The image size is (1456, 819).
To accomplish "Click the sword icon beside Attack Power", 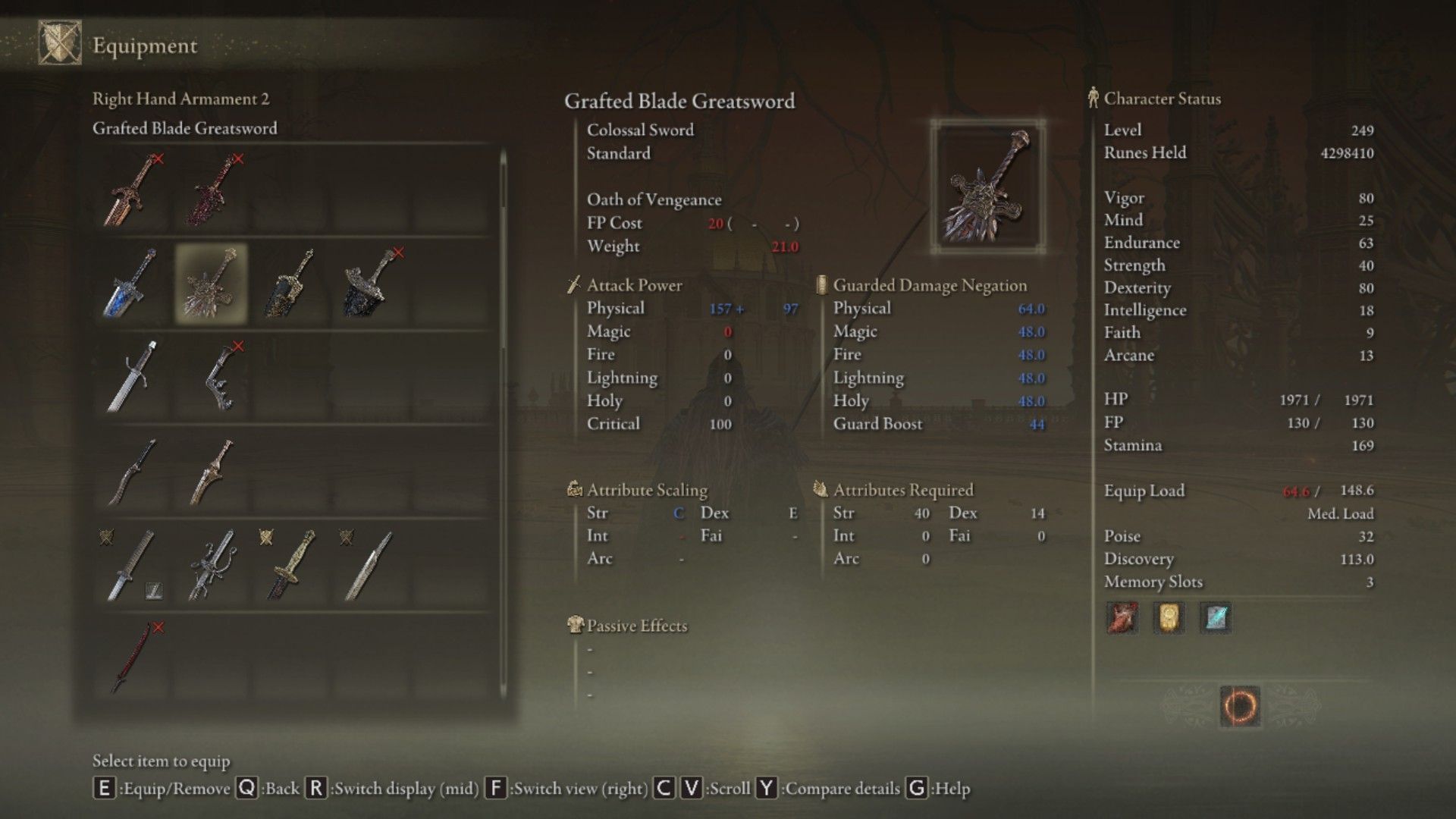I will [573, 285].
